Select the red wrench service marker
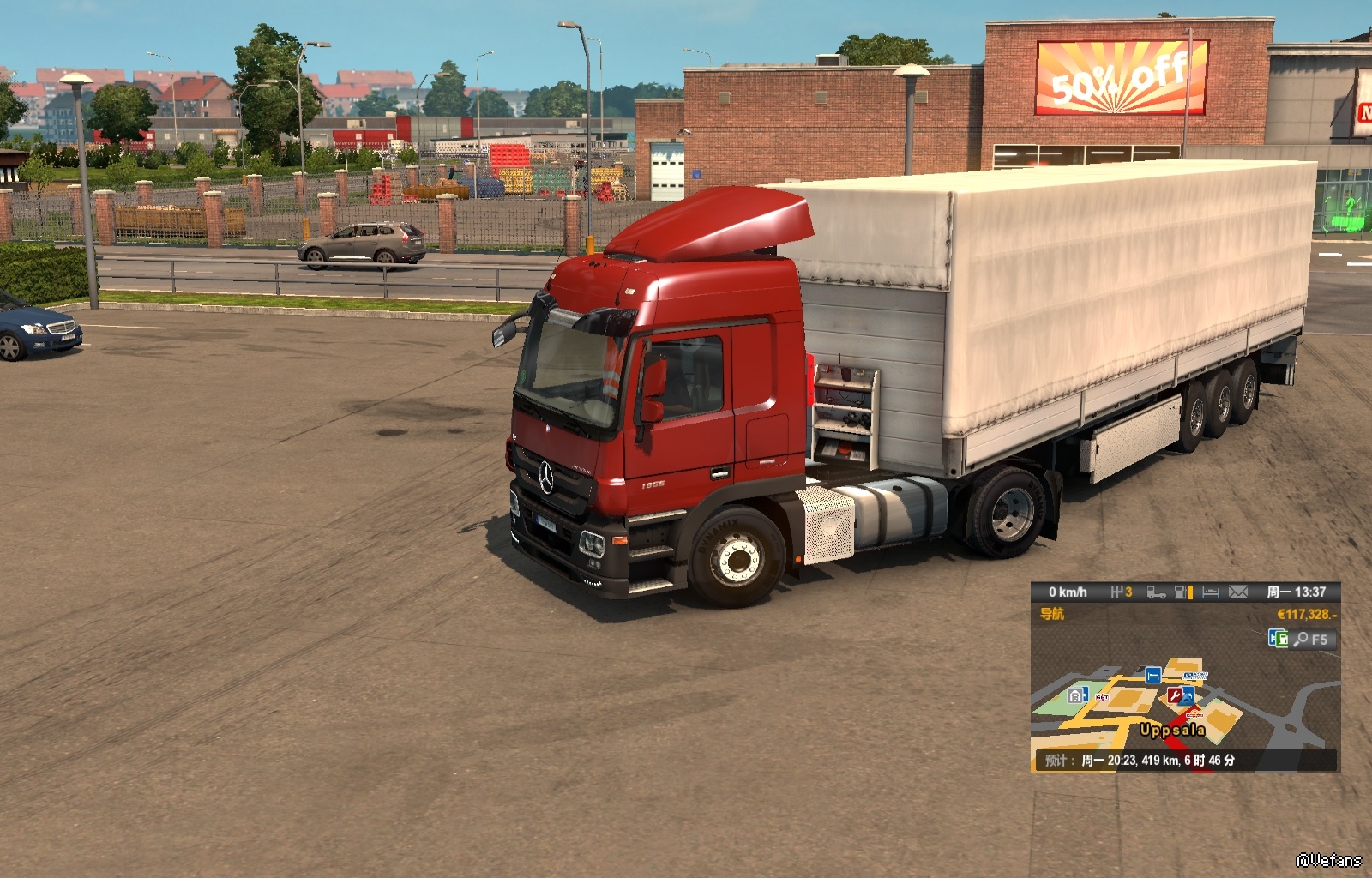The width and height of the screenshot is (1372, 878). [x=1176, y=695]
